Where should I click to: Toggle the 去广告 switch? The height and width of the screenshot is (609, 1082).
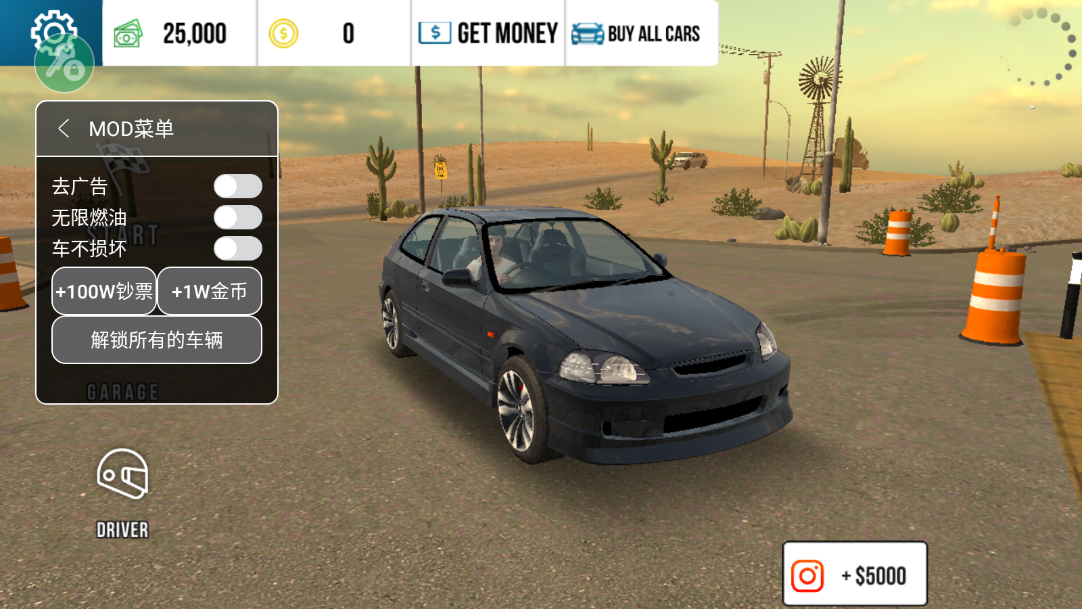237,186
